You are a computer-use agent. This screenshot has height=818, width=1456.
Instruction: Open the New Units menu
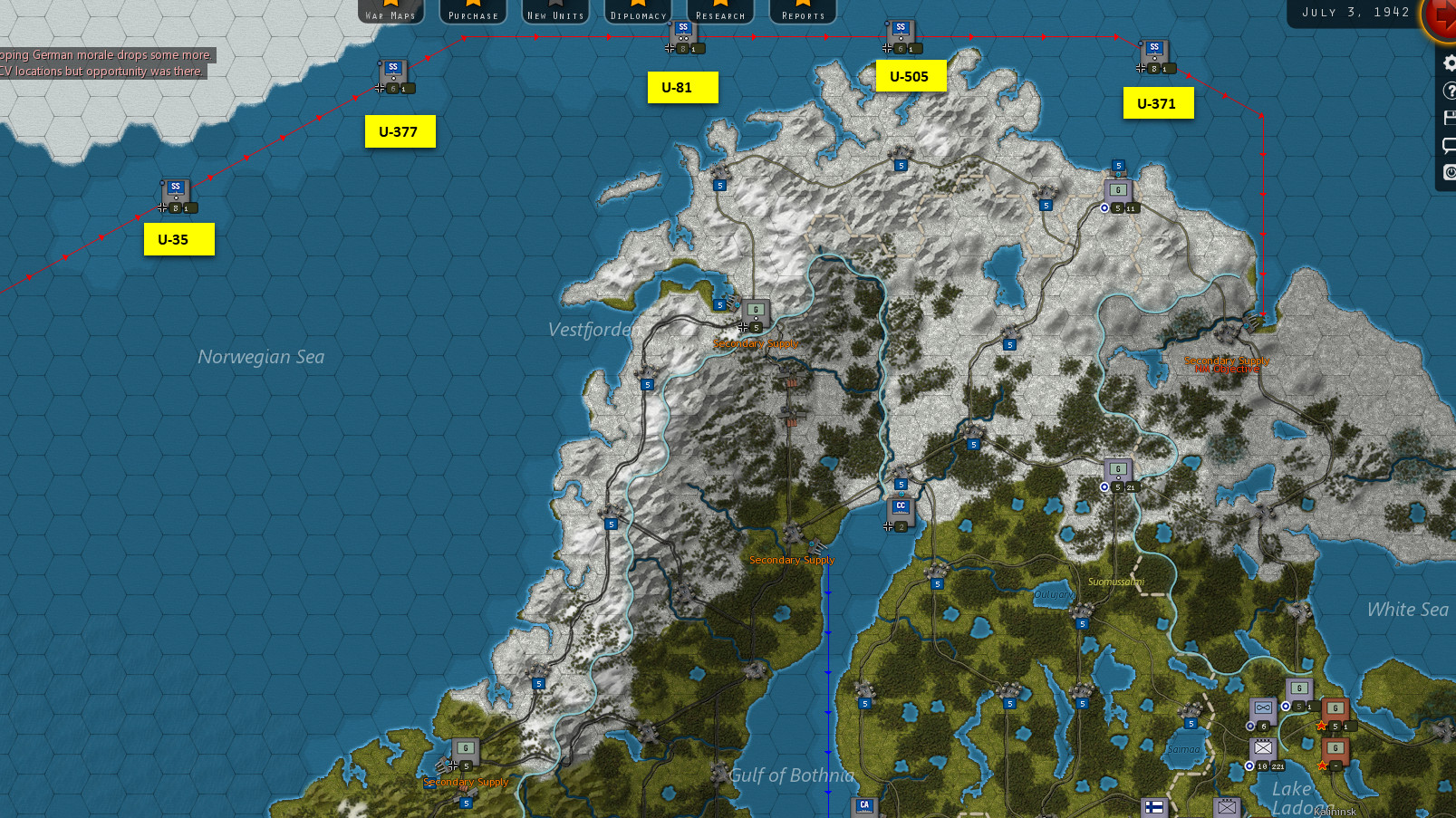coord(555,11)
